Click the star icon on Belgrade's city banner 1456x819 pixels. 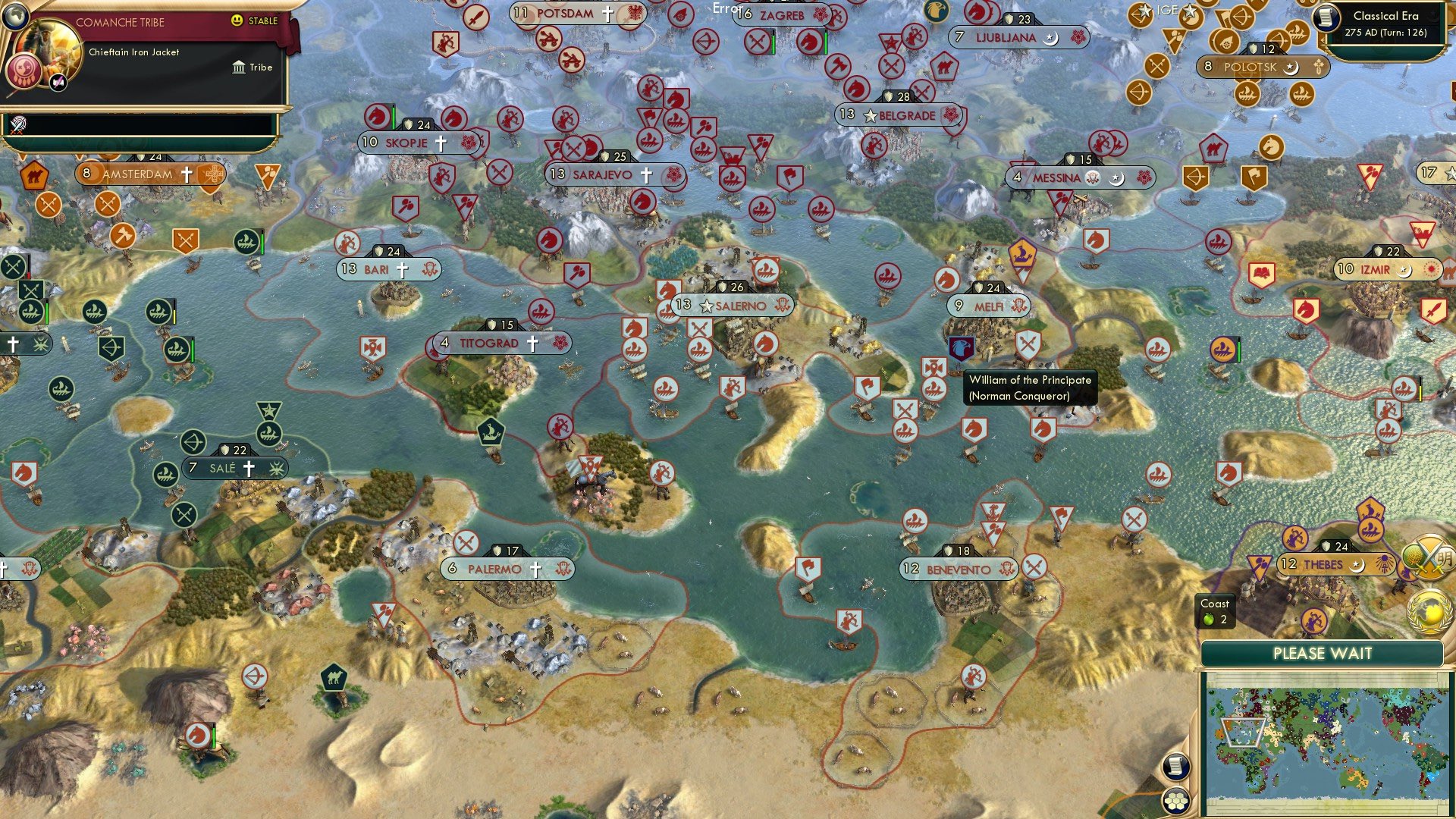[871, 116]
